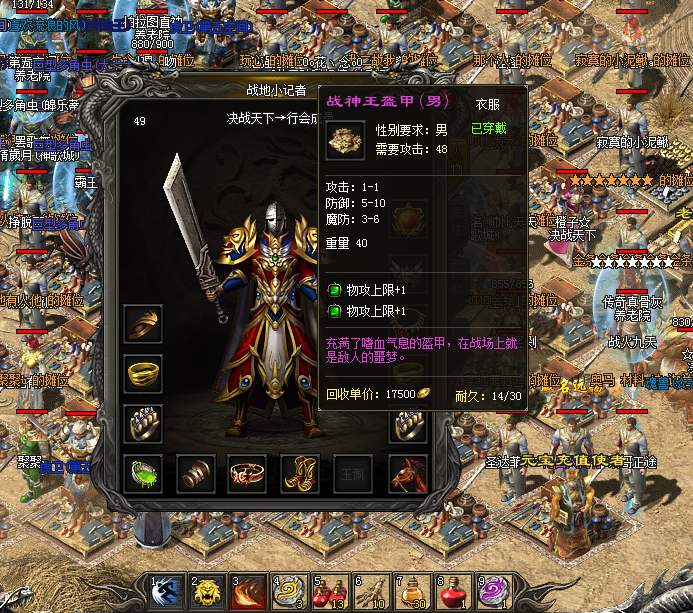Select the golden boots slot
Screen dimensions: 693x613
pyautogui.click(x=301, y=472)
